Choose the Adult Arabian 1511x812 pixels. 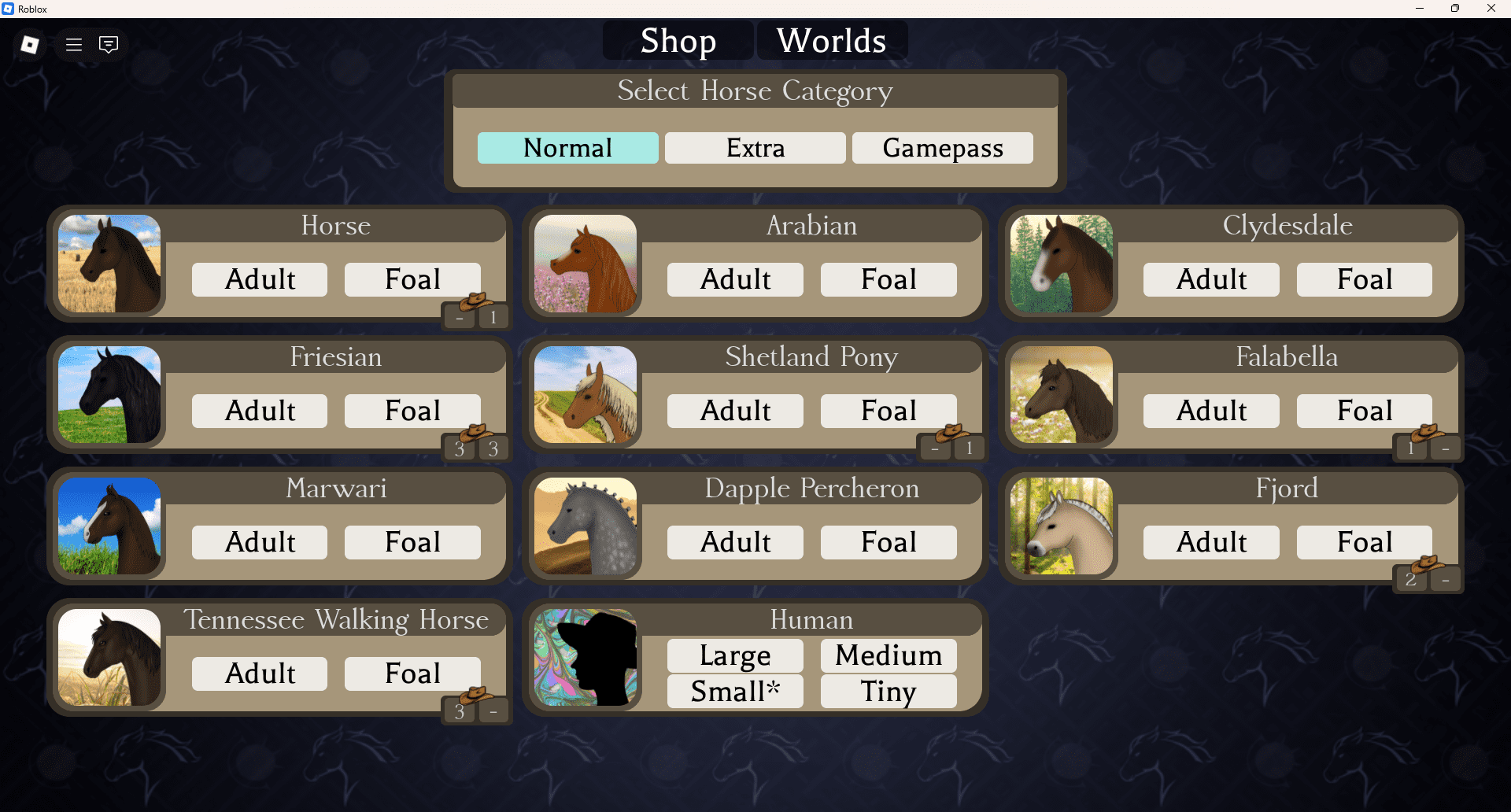(x=735, y=279)
